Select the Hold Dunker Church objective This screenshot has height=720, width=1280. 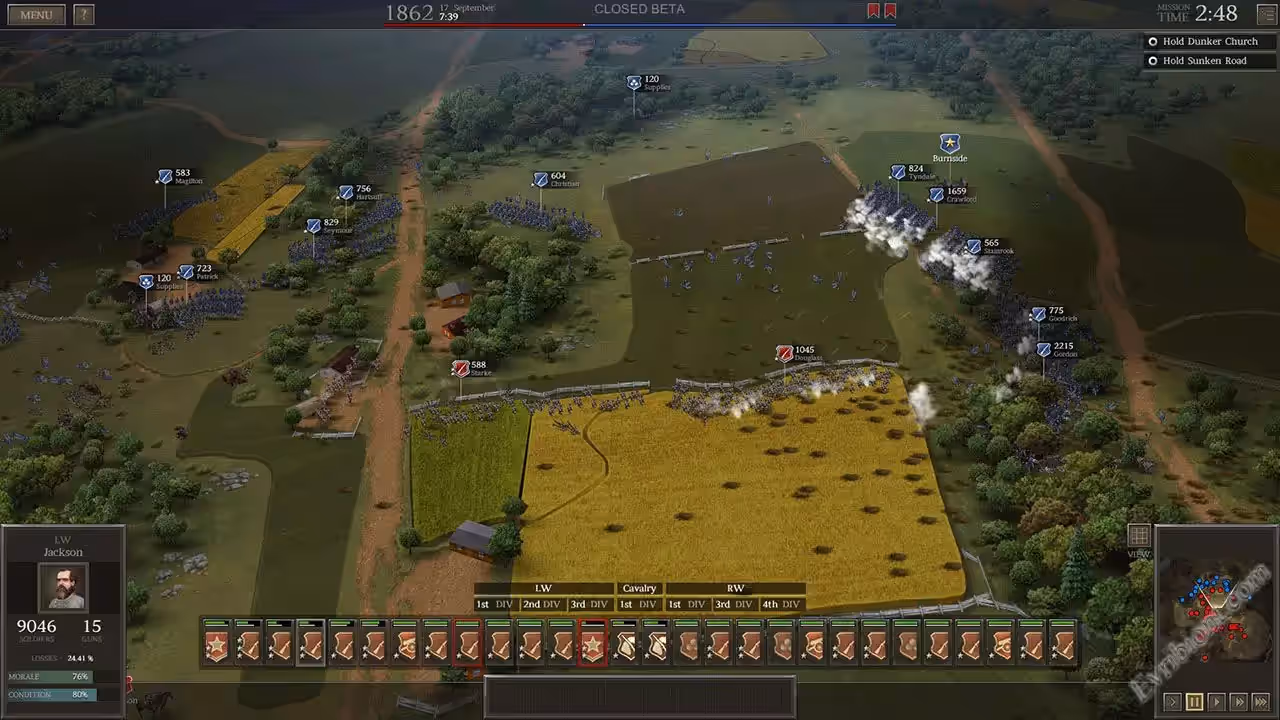pos(1210,42)
